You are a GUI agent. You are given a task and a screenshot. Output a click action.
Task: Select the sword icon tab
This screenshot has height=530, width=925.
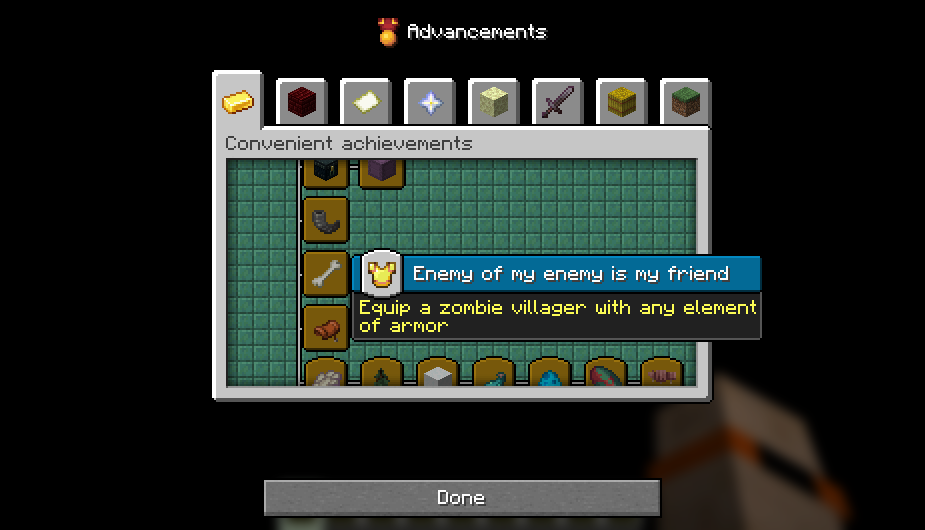[x=557, y=102]
